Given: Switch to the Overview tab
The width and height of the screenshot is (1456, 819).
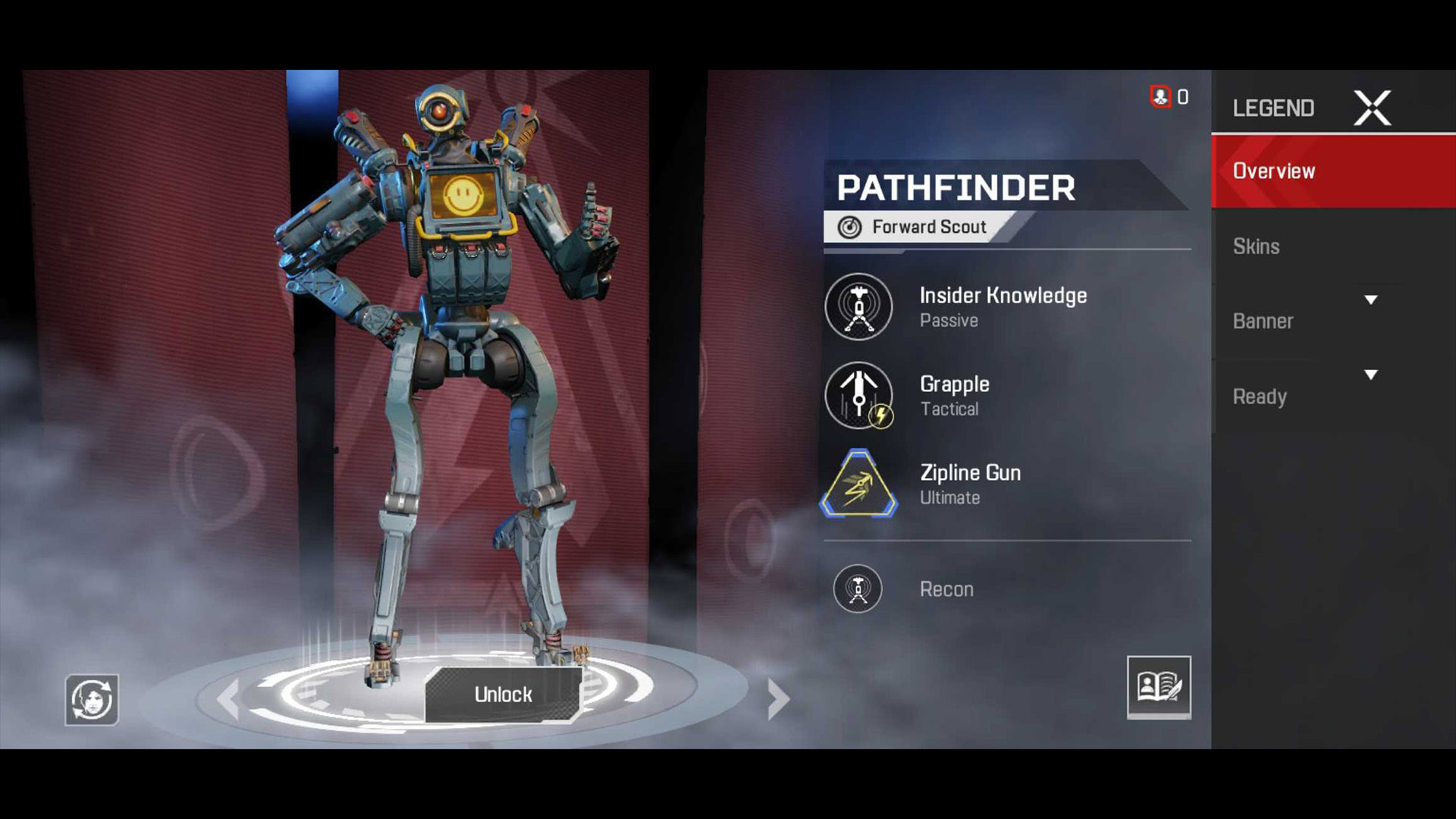Looking at the screenshot, I should click(x=1332, y=171).
